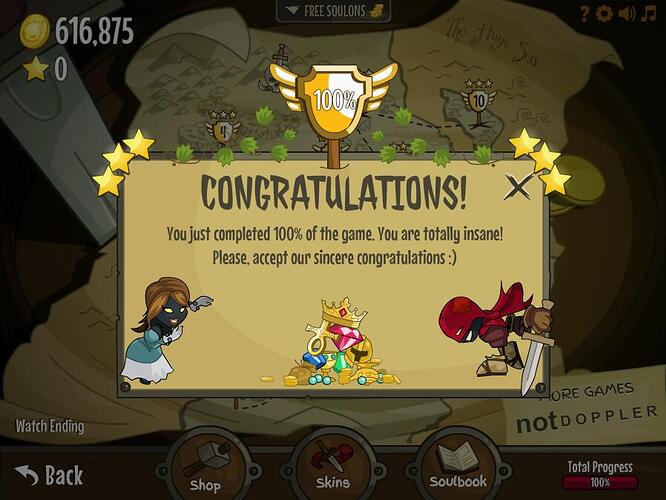Toggle sound effects with the speaker icon

[x=627, y=13]
